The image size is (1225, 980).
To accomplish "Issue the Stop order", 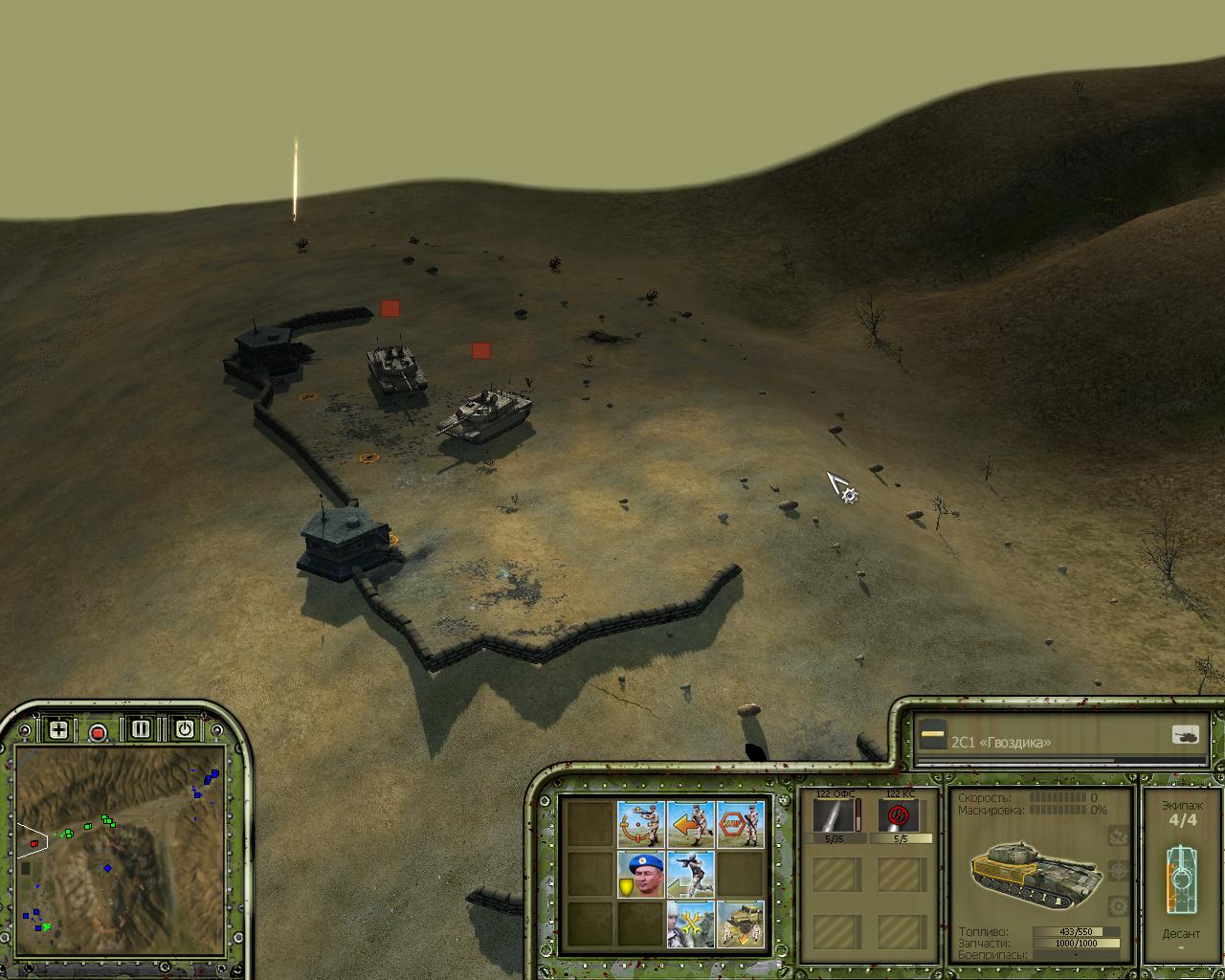I will [x=740, y=824].
